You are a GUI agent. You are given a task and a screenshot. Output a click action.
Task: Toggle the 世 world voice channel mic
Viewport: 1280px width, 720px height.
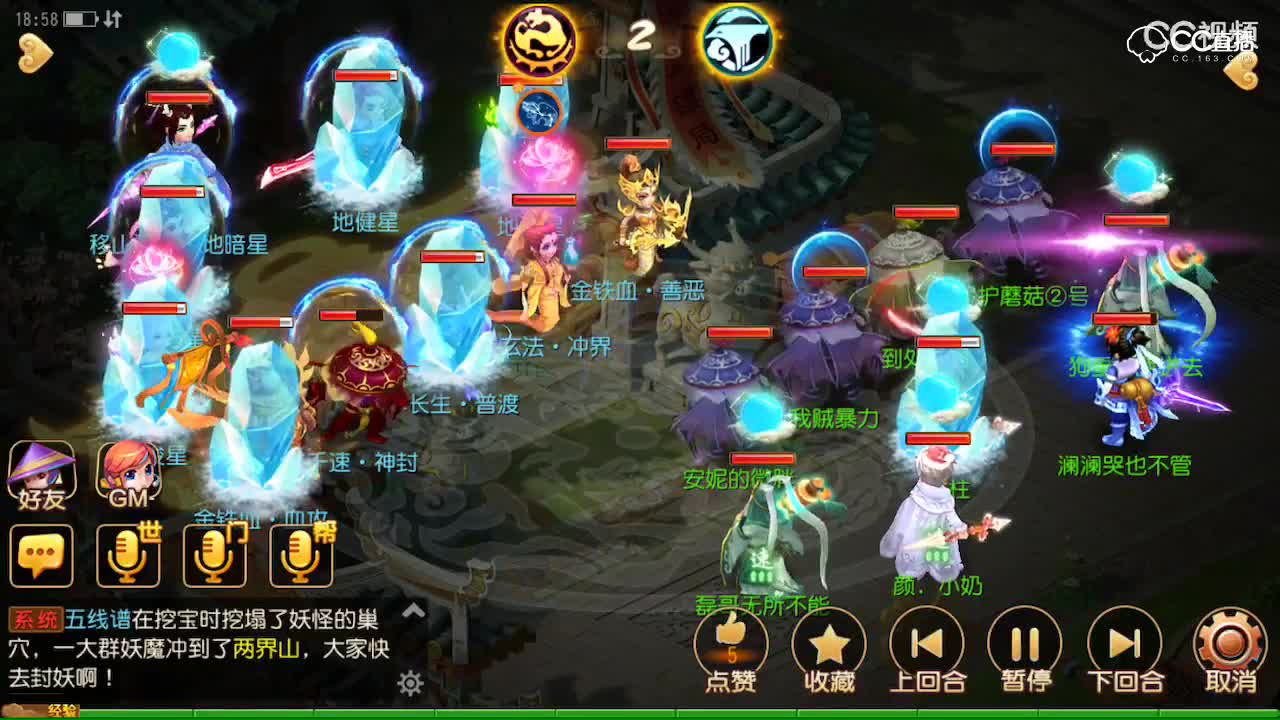(126, 556)
